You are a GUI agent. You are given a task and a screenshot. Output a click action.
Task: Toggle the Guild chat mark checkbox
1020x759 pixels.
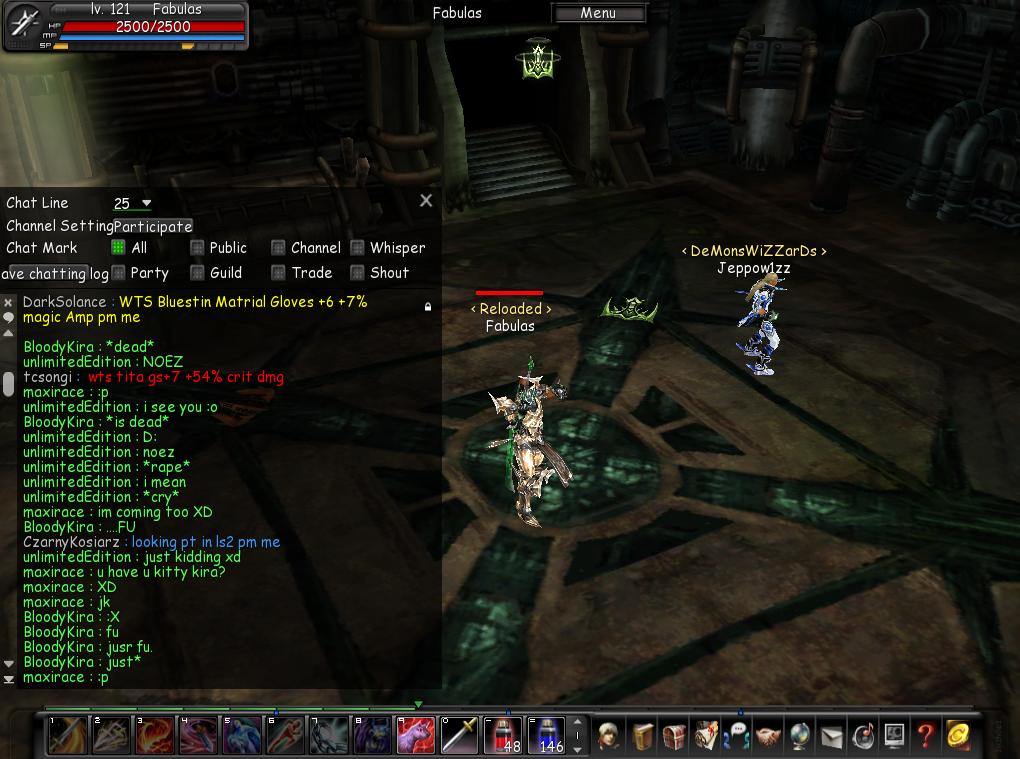[197, 272]
